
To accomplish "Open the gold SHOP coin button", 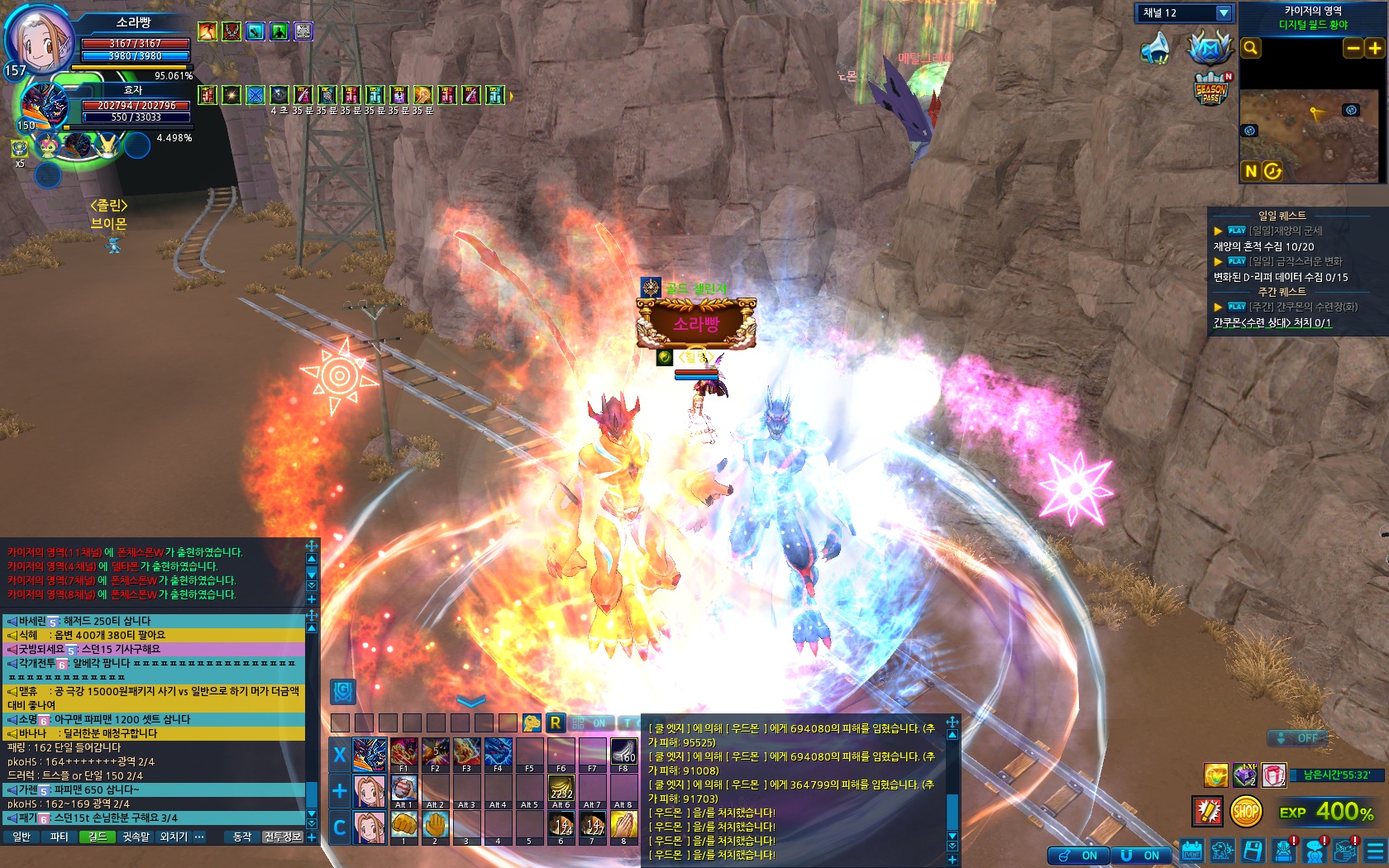I will pos(1246,812).
